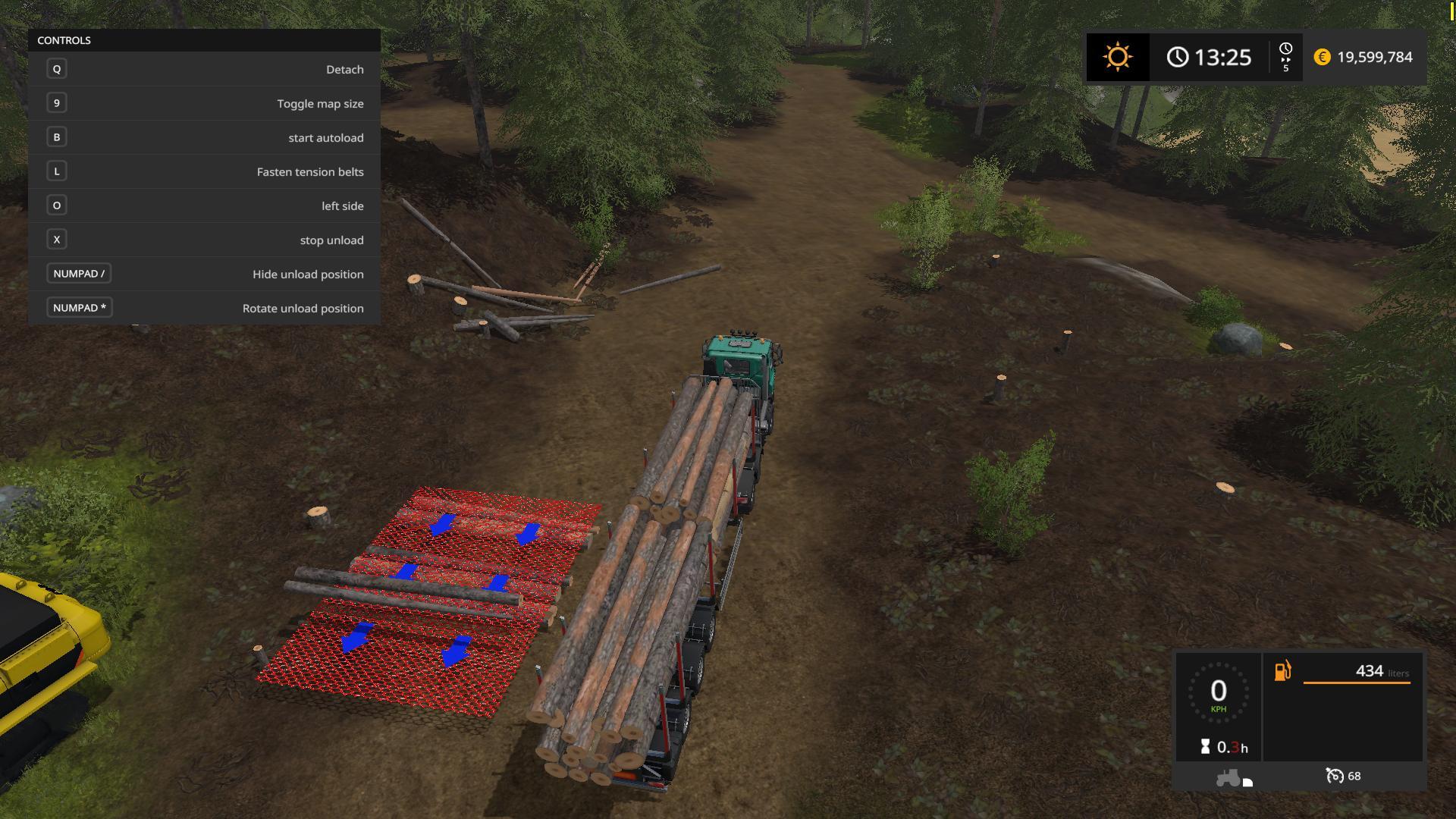Select the time acceleration icon

tap(1285, 57)
